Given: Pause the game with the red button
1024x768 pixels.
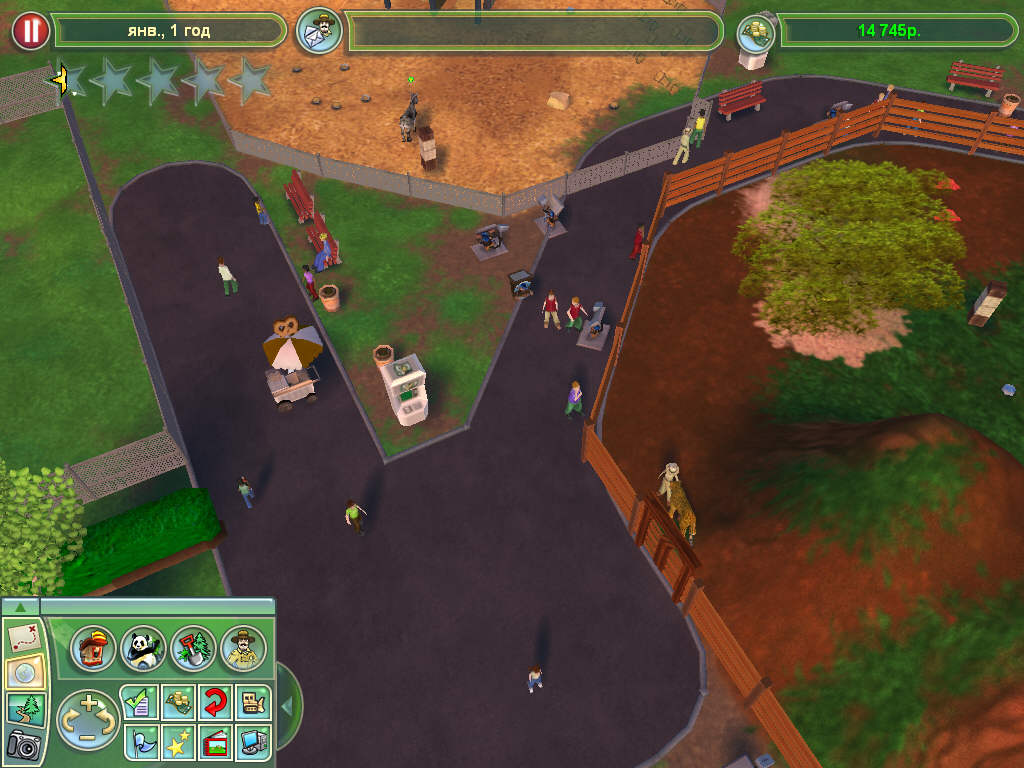Looking at the screenshot, I should click(x=30, y=31).
